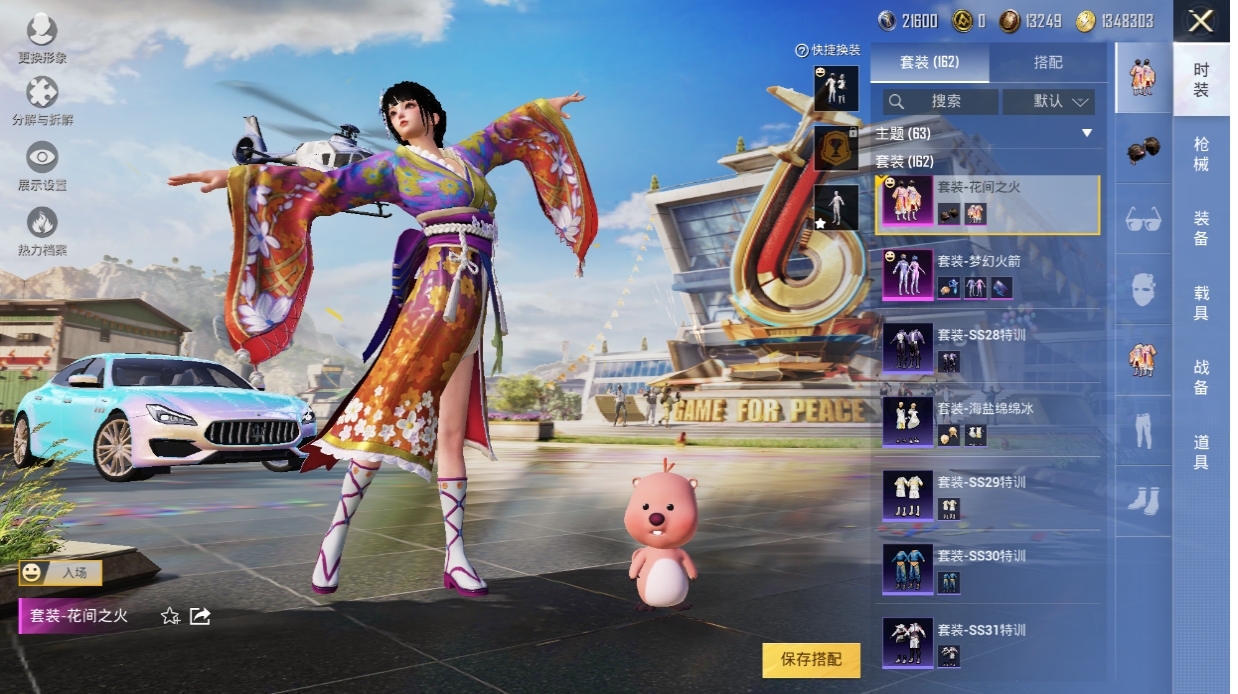The width and height of the screenshot is (1238, 694).
Task: Open the 默认 sort dropdown
Action: coord(1049,101)
